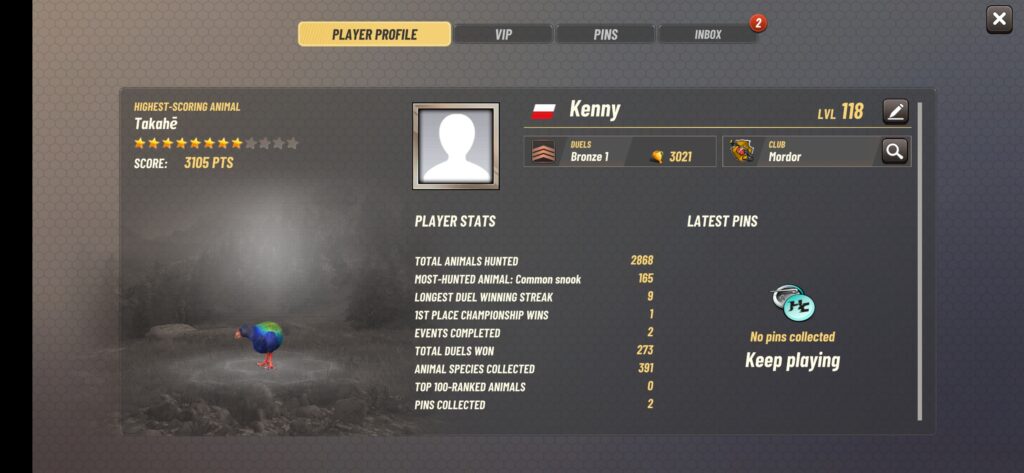Open the Mordor club panel
Viewport: 1024px width, 473px height.
coord(800,151)
